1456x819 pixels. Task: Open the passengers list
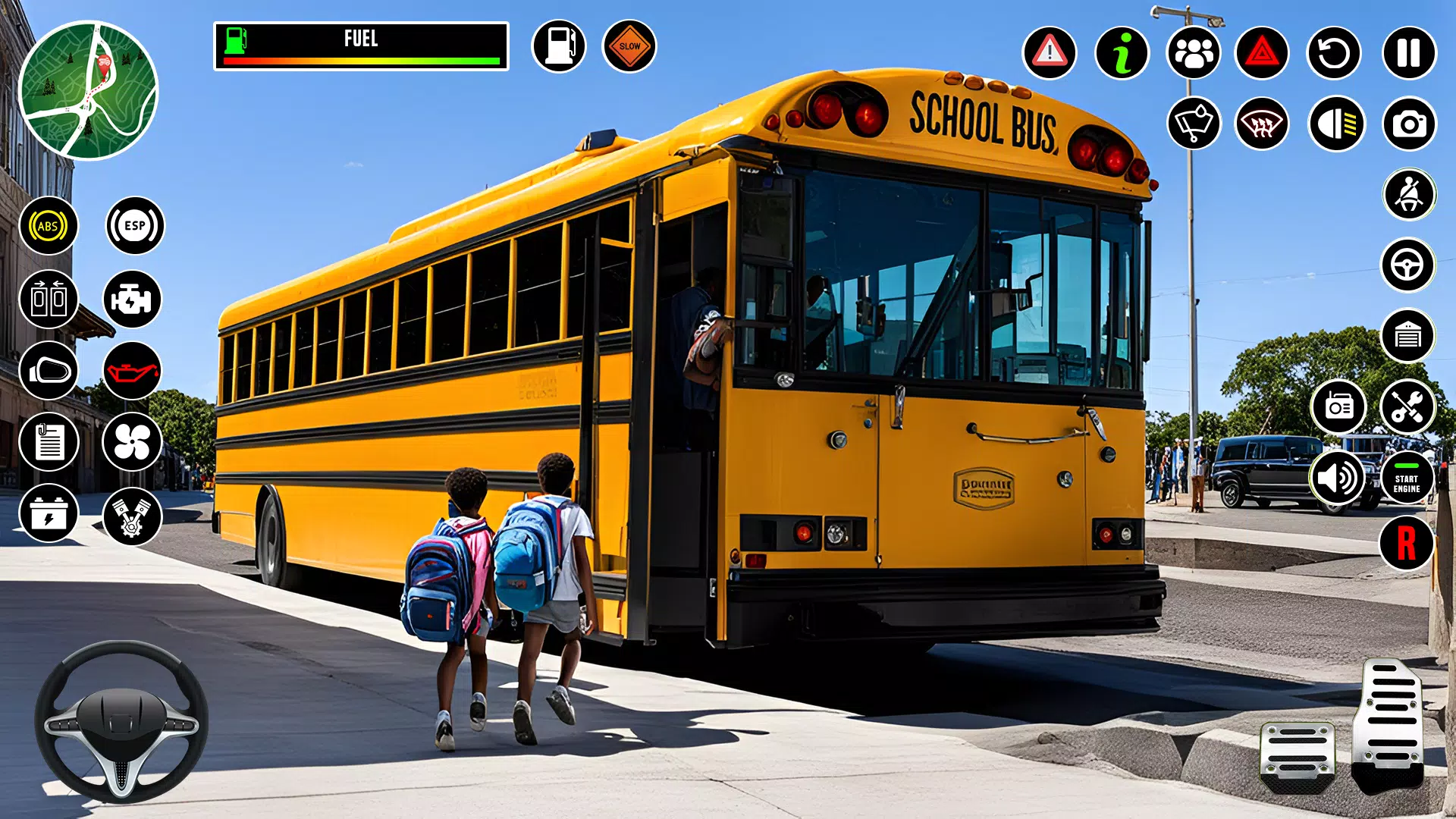click(x=1193, y=53)
